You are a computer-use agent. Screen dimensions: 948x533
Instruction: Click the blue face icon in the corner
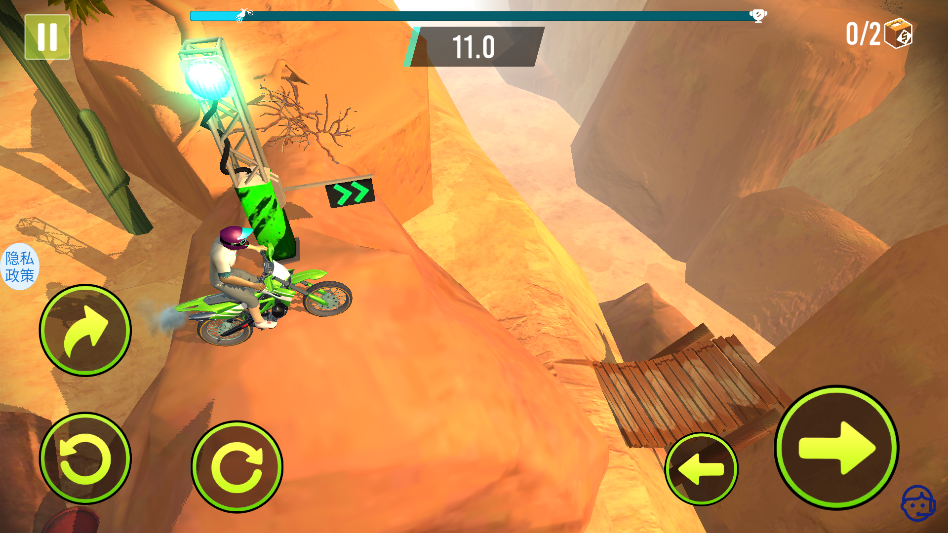[x=917, y=503]
